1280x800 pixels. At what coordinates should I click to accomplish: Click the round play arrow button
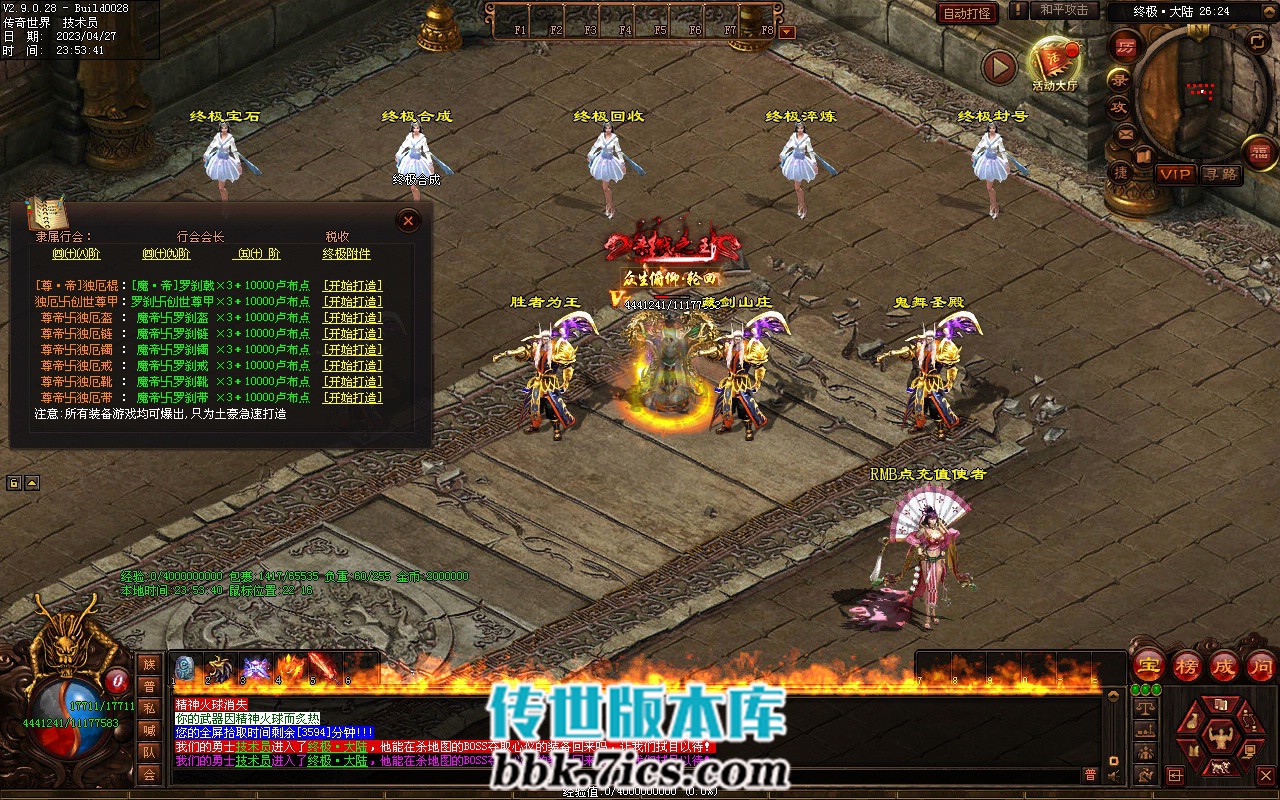coord(998,67)
